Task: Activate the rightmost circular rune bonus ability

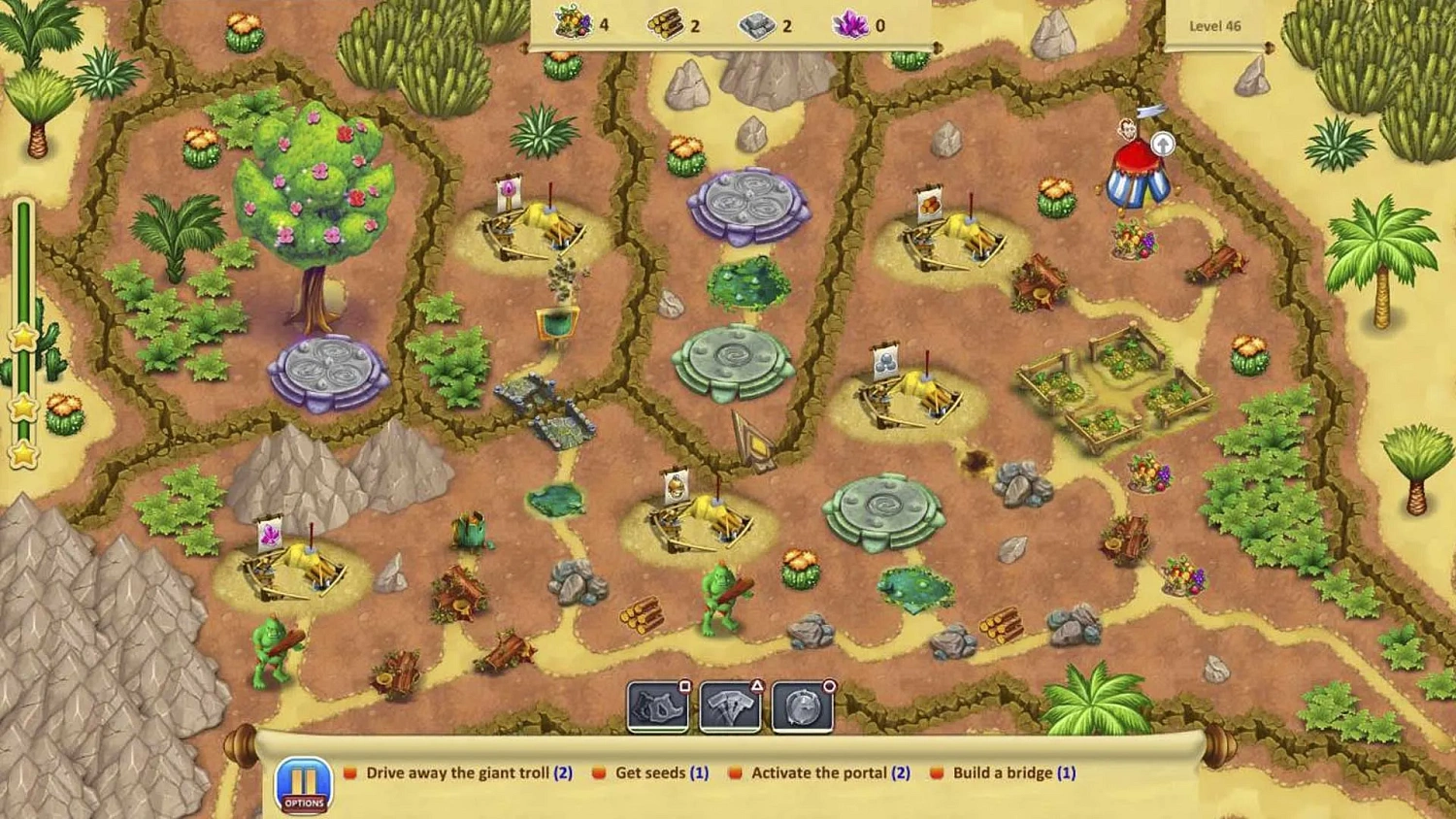Action: tap(801, 706)
